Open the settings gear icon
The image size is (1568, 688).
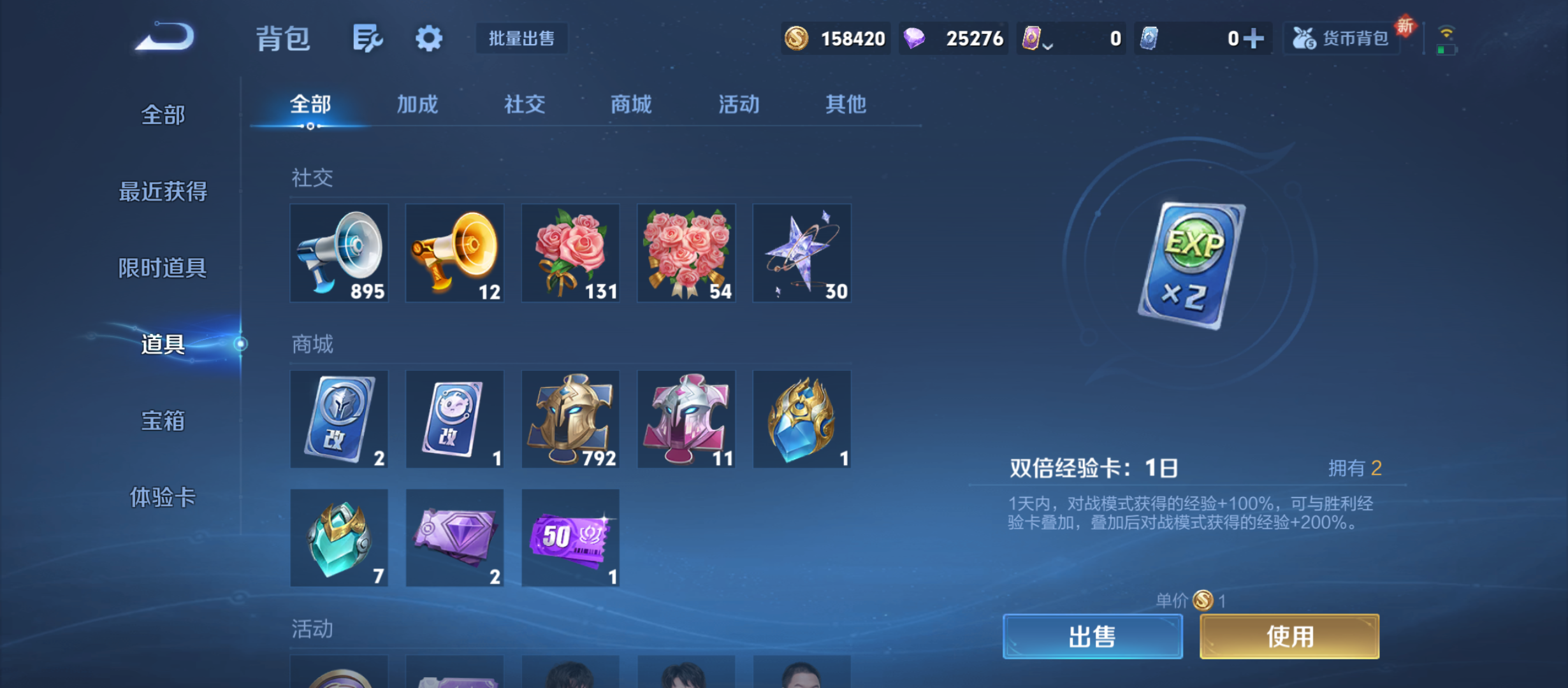coord(428,38)
